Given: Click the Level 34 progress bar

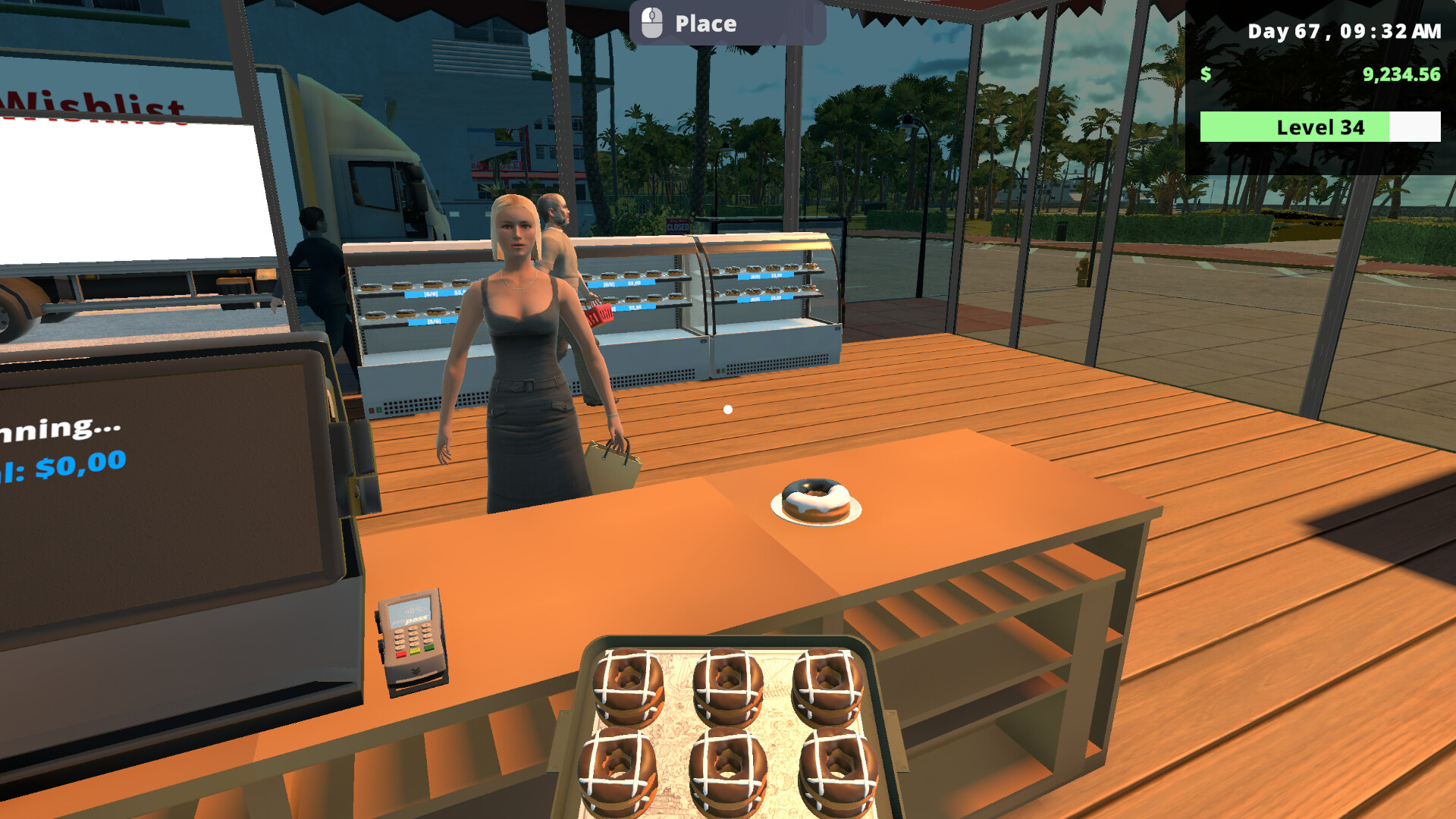Looking at the screenshot, I should click(1319, 127).
